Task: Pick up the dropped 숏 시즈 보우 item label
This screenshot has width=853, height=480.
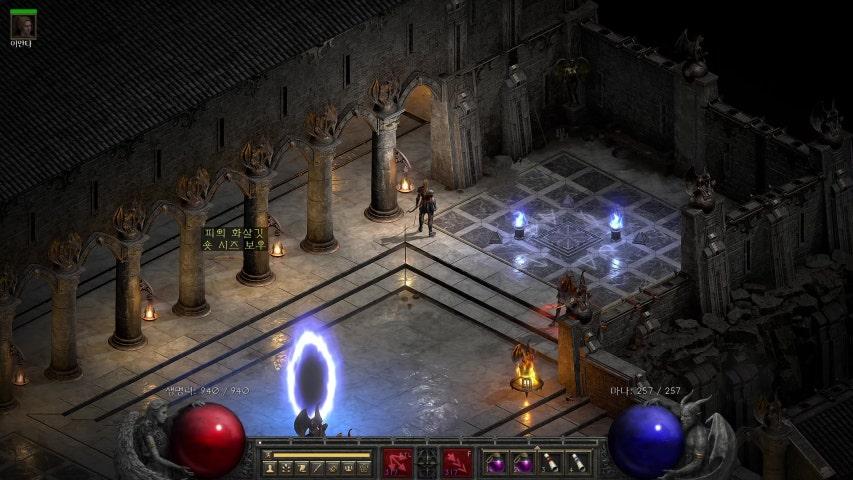Action: (236, 245)
